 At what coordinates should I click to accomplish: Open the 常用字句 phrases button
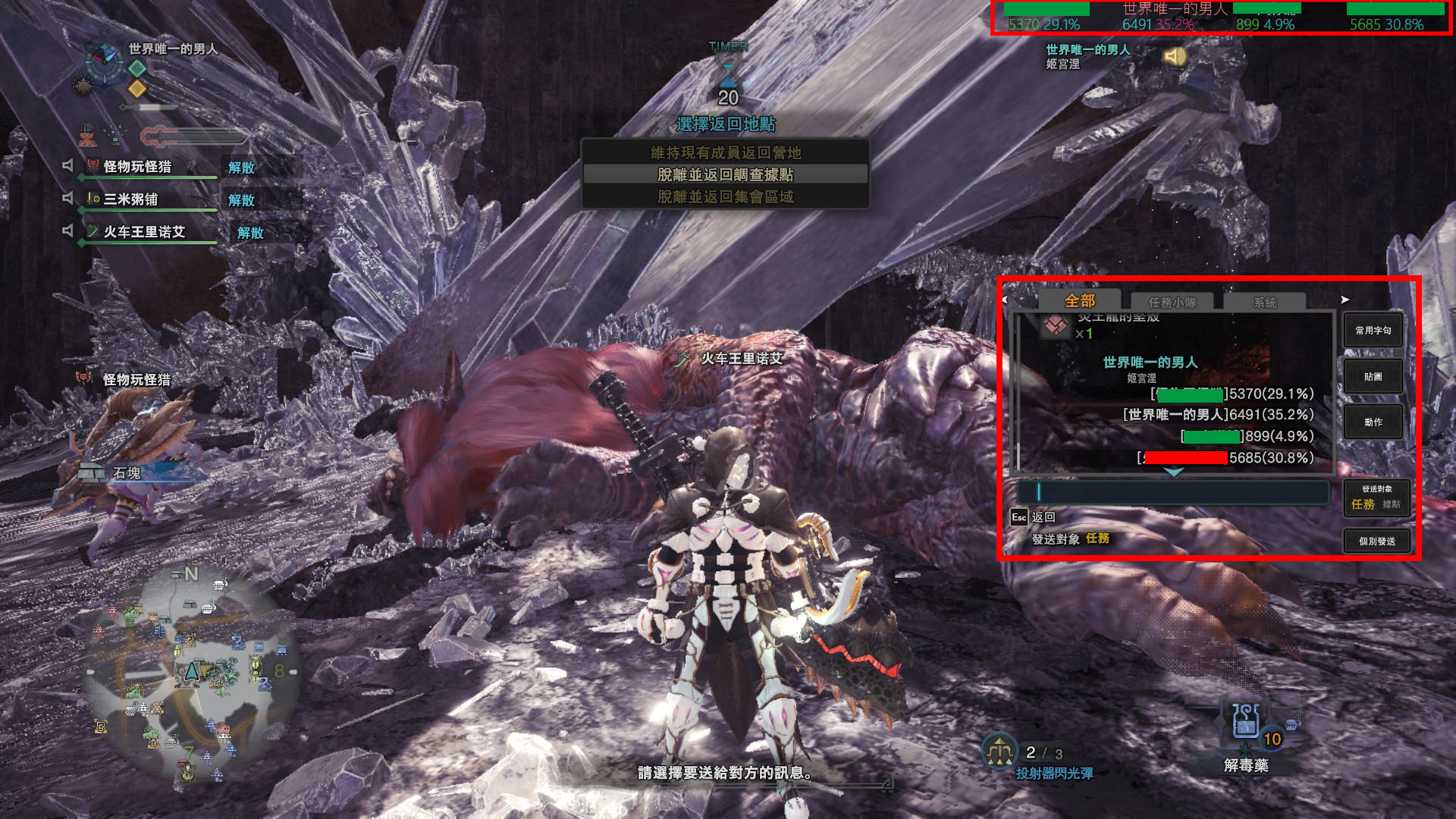pos(1373,331)
